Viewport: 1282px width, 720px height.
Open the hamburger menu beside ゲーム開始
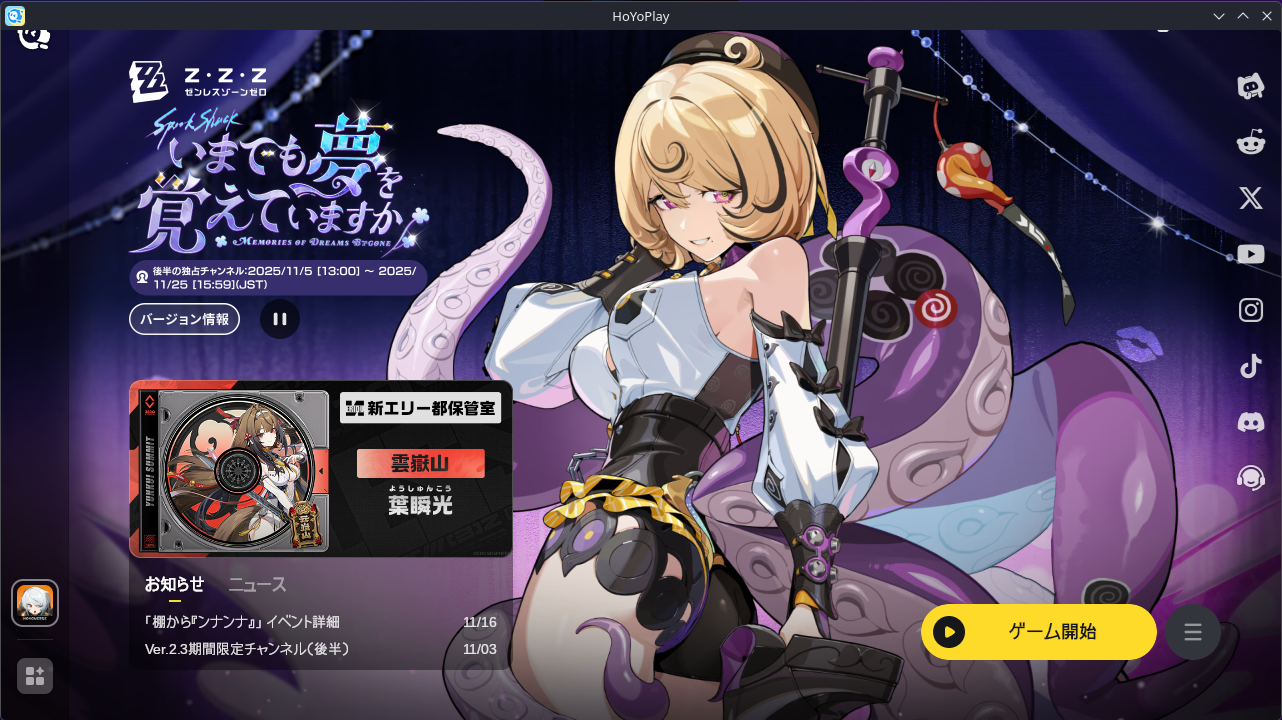(x=1192, y=631)
